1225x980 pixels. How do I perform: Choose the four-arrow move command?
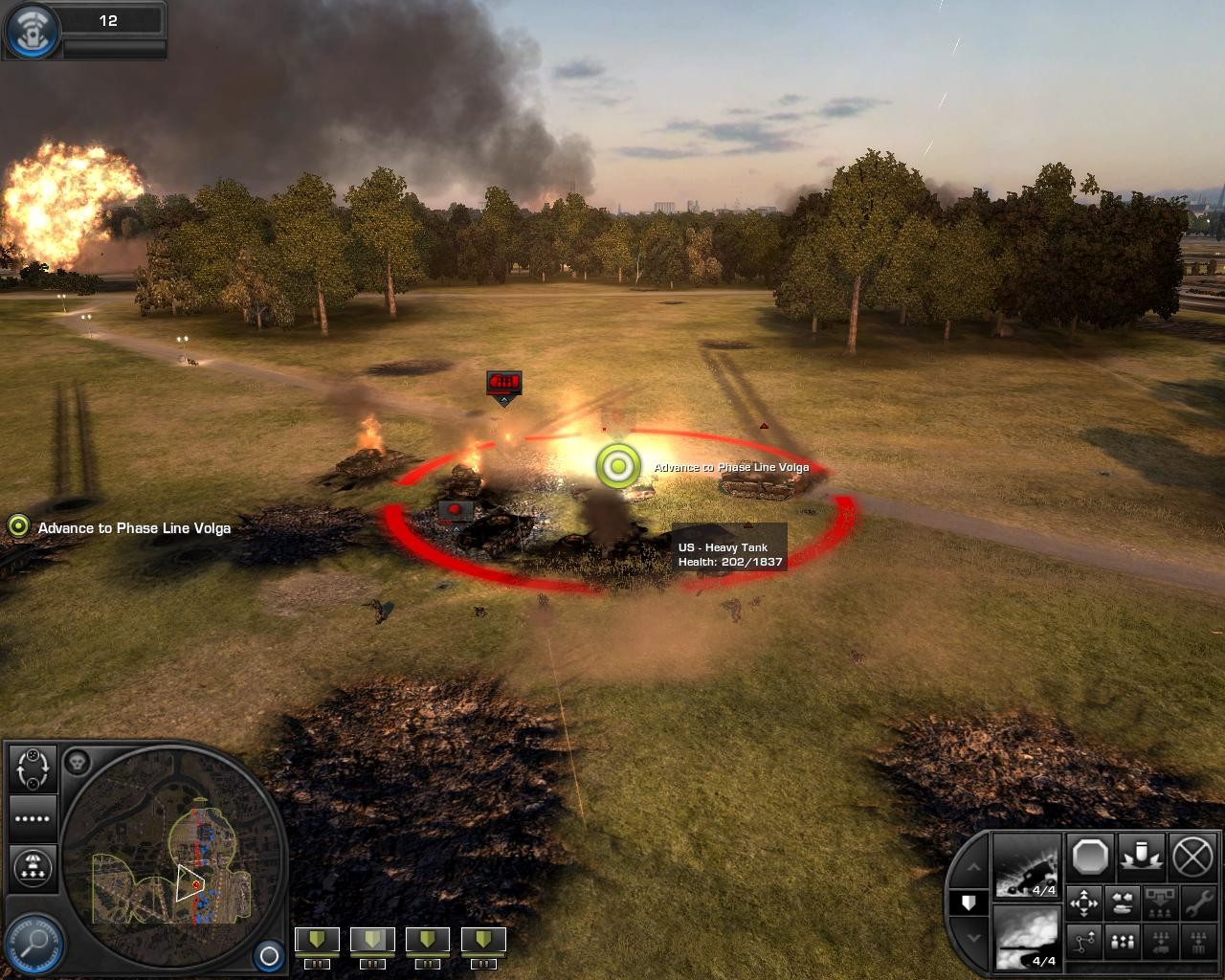1083,902
